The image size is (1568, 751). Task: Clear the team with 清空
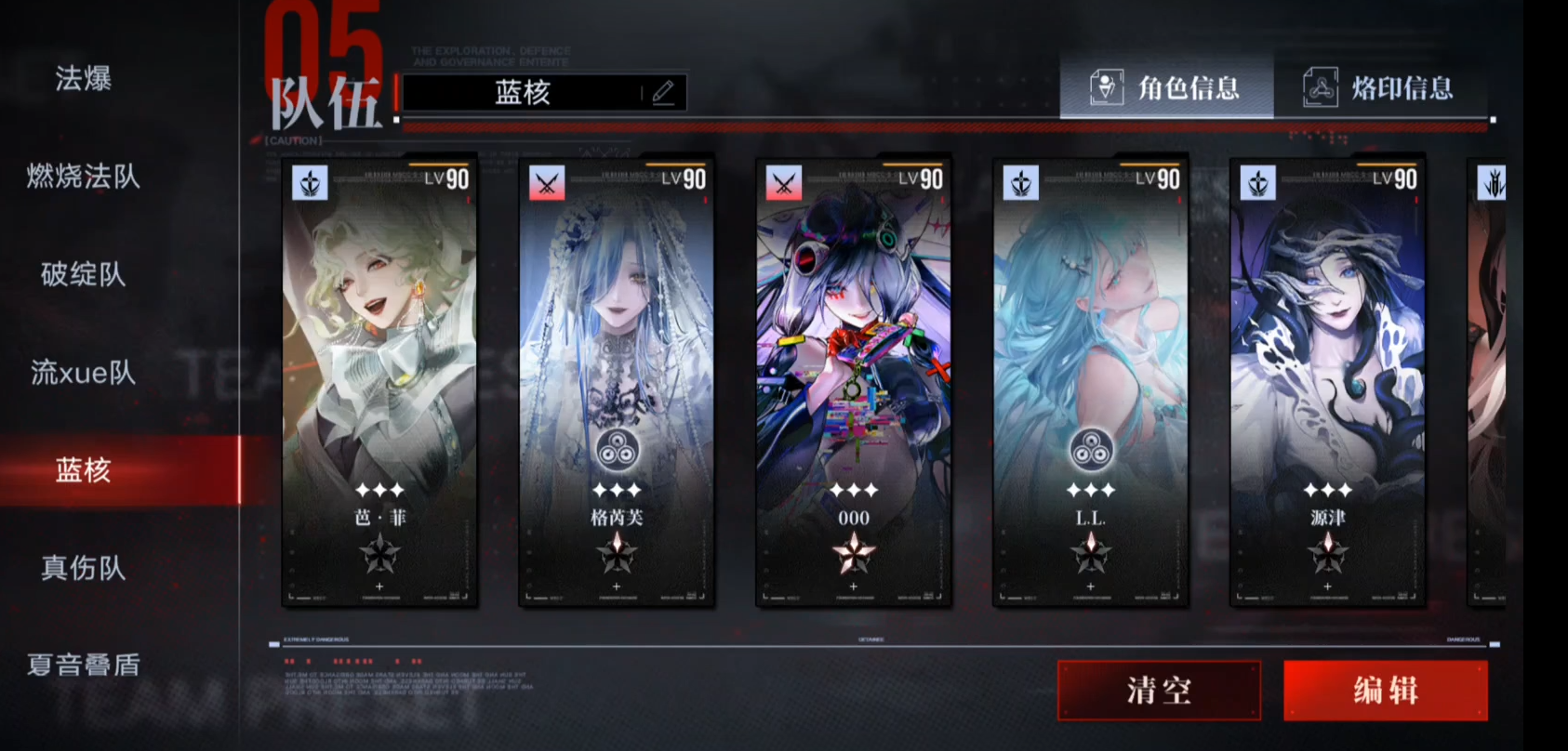[x=1159, y=691]
